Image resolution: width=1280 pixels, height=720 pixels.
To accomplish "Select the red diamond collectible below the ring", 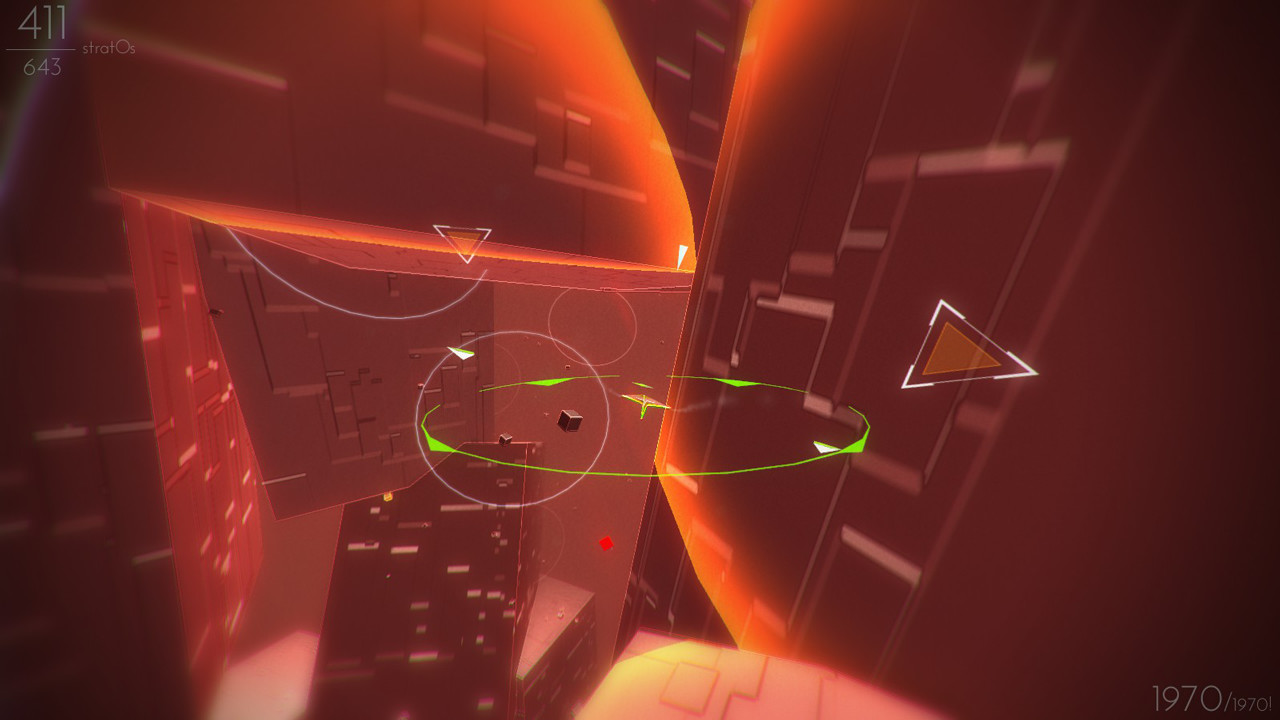I will pos(606,543).
